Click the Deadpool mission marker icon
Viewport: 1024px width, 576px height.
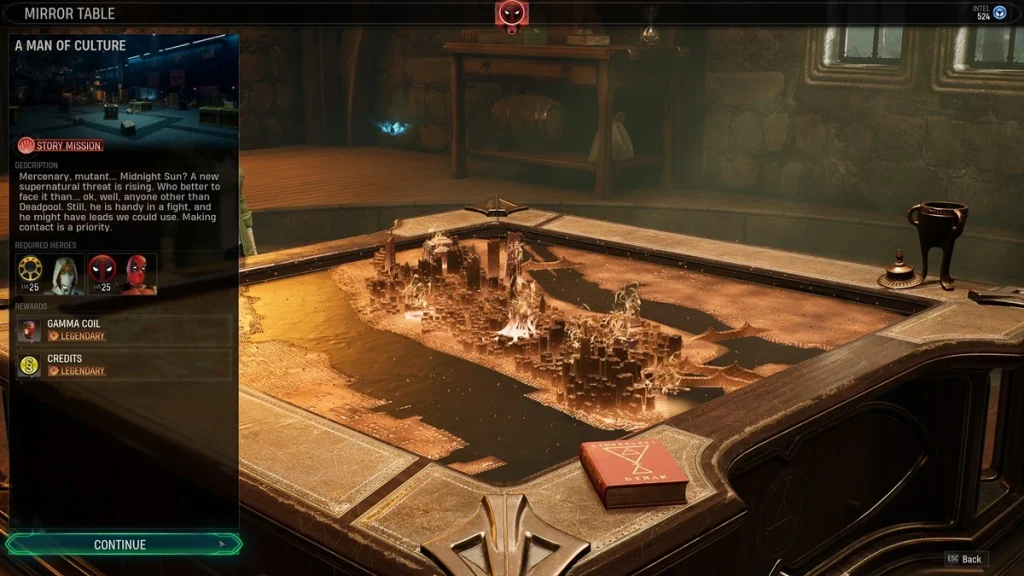tap(512, 14)
